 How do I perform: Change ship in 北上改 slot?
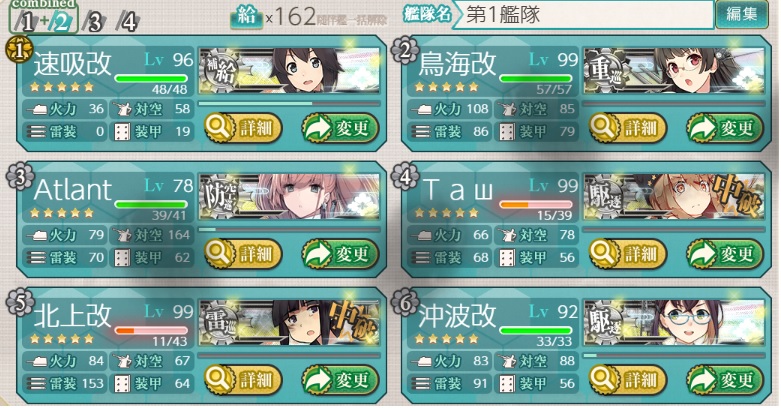[340, 380]
